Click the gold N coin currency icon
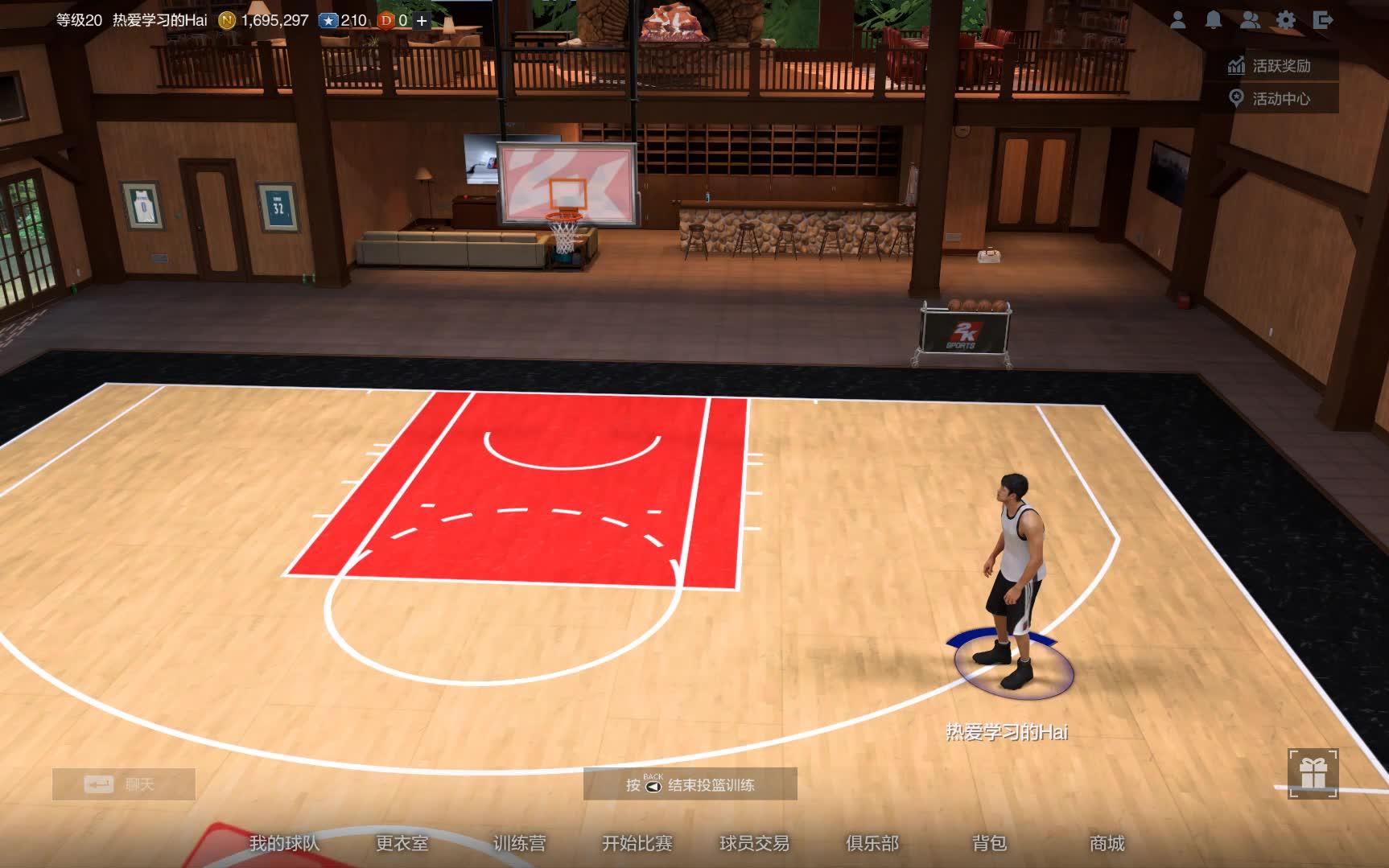Image resolution: width=1389 pixels, height=868 pixels. point(226,19)
